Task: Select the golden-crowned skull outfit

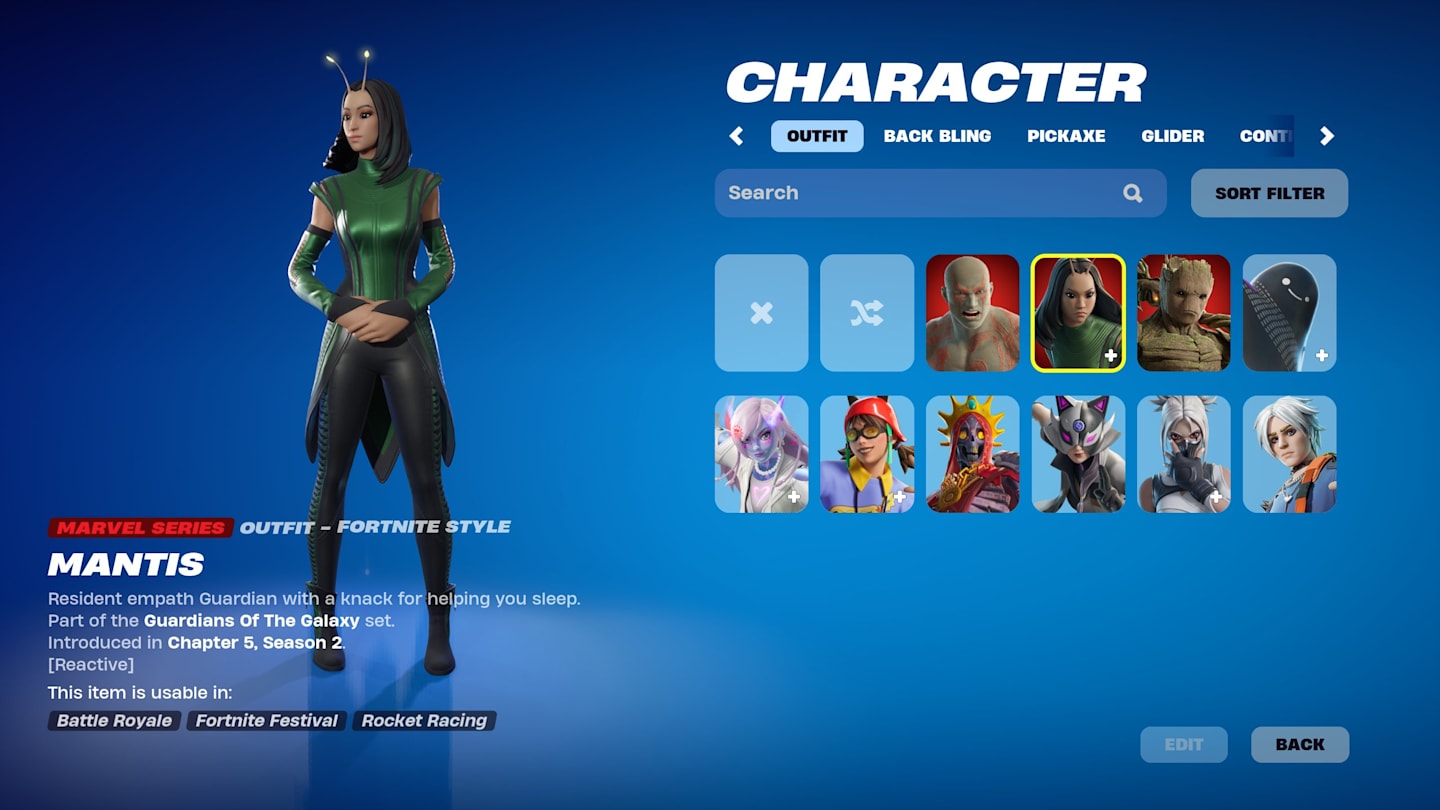Action: tap(973, 455)
